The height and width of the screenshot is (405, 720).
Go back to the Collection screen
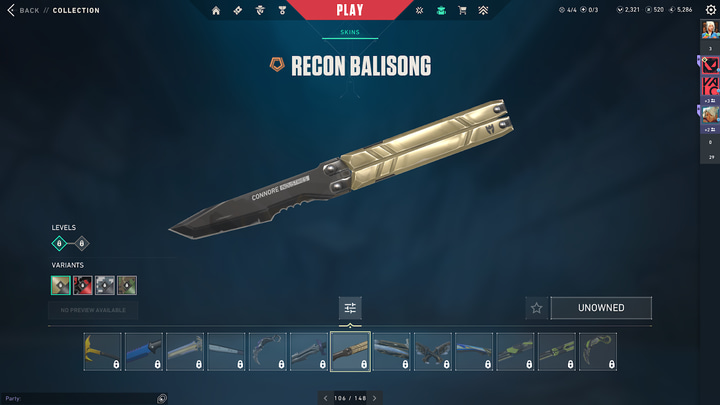coord(28,10)
